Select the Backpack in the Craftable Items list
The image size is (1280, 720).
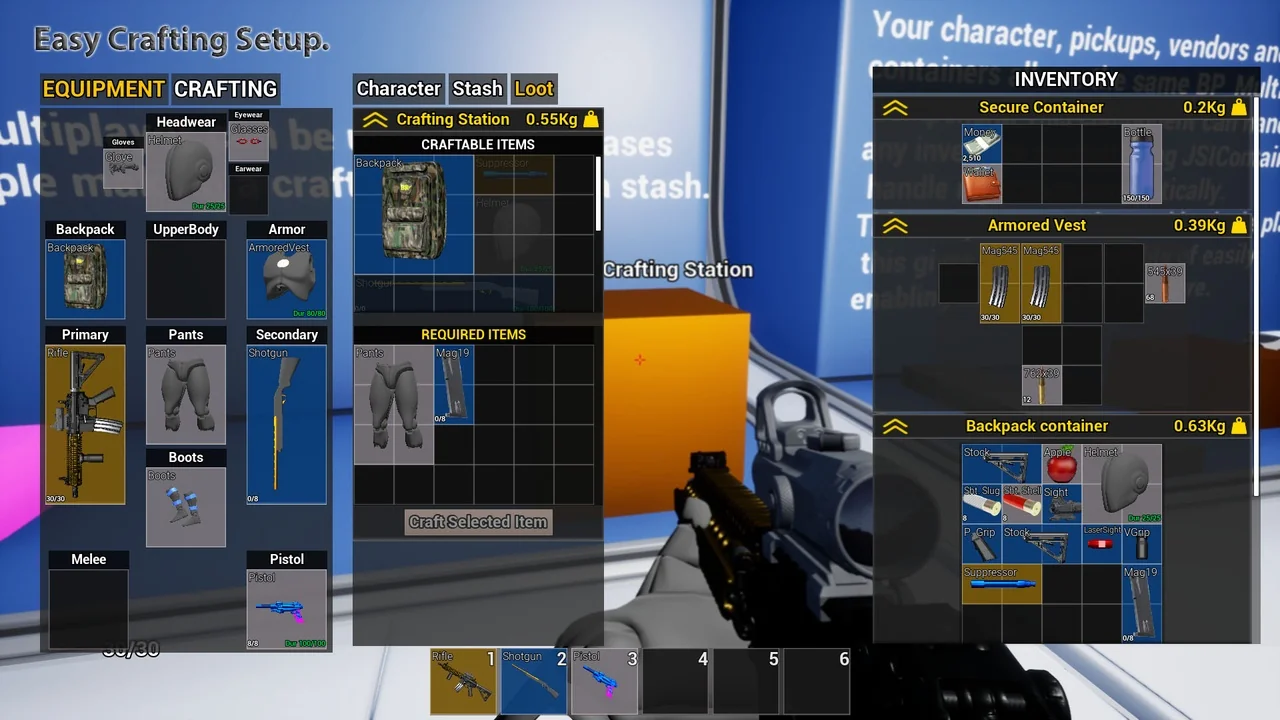[413, 213]
